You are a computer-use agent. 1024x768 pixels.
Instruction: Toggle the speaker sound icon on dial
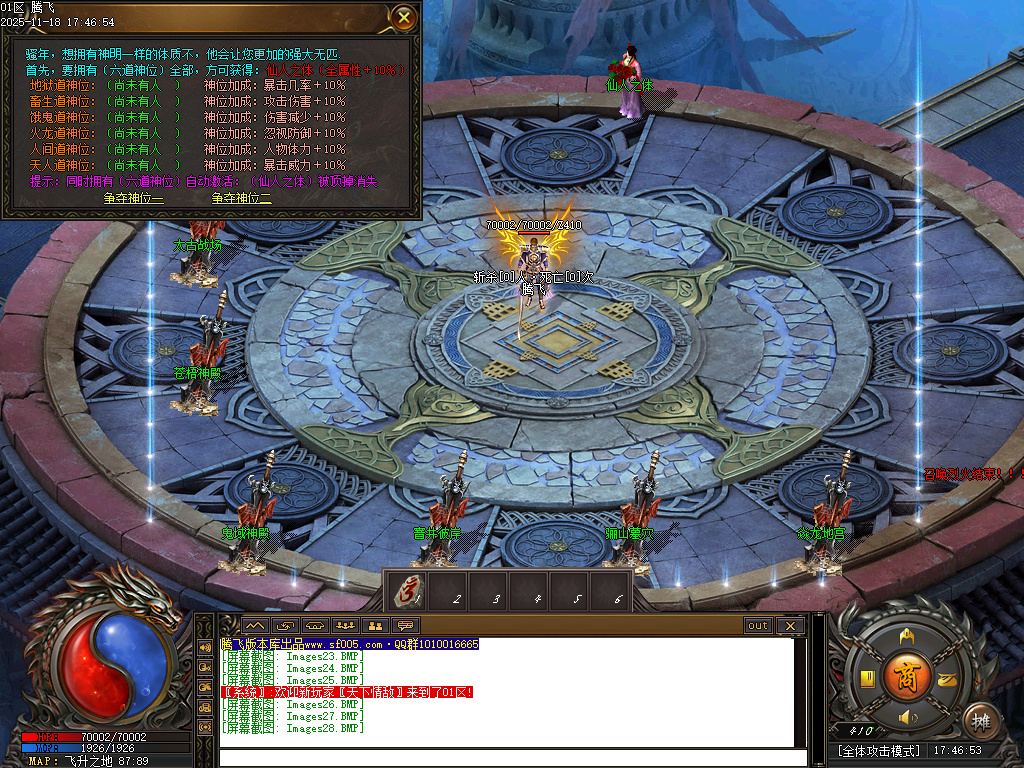pos(906,717)
